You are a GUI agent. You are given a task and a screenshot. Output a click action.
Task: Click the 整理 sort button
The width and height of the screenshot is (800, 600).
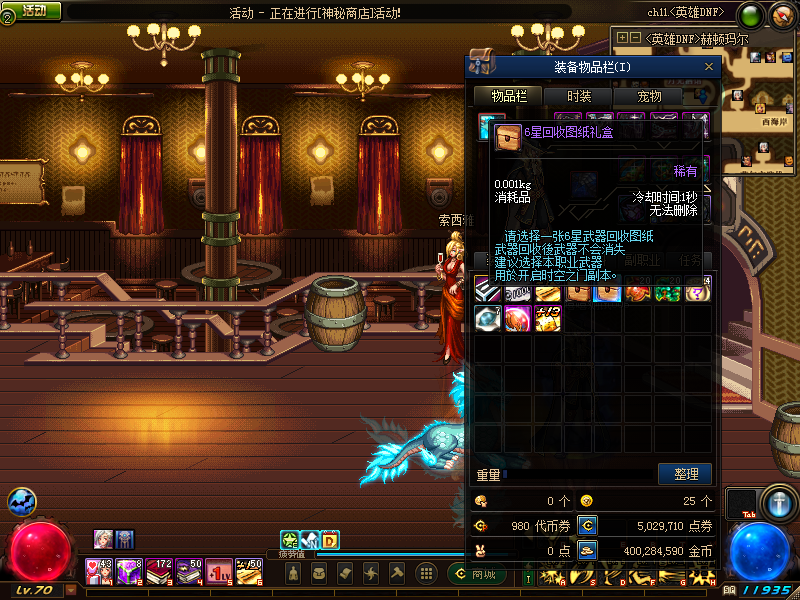(685, 474)
